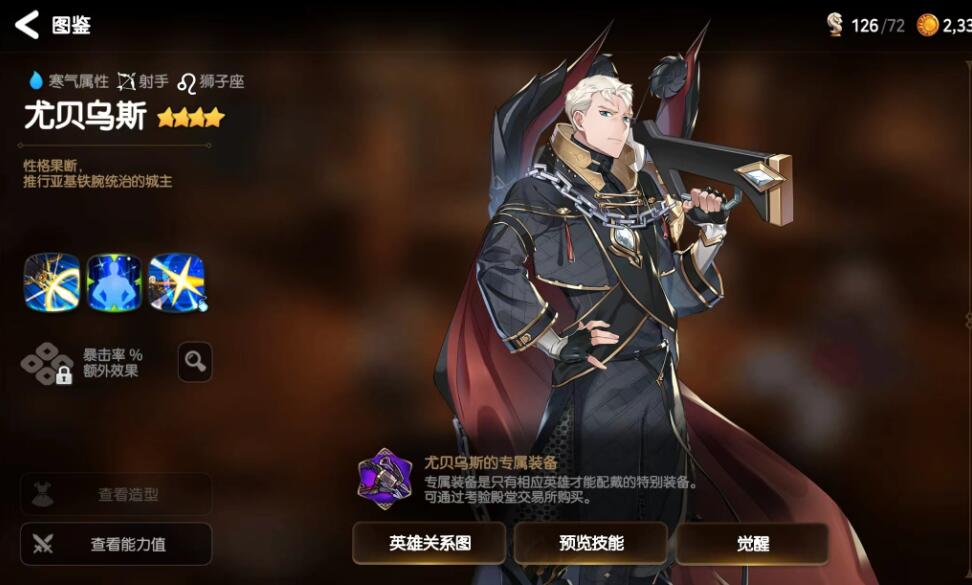This screenshot has height=585, width=972.
Task: Tap the gold coin currency icon
Action: 928,25
